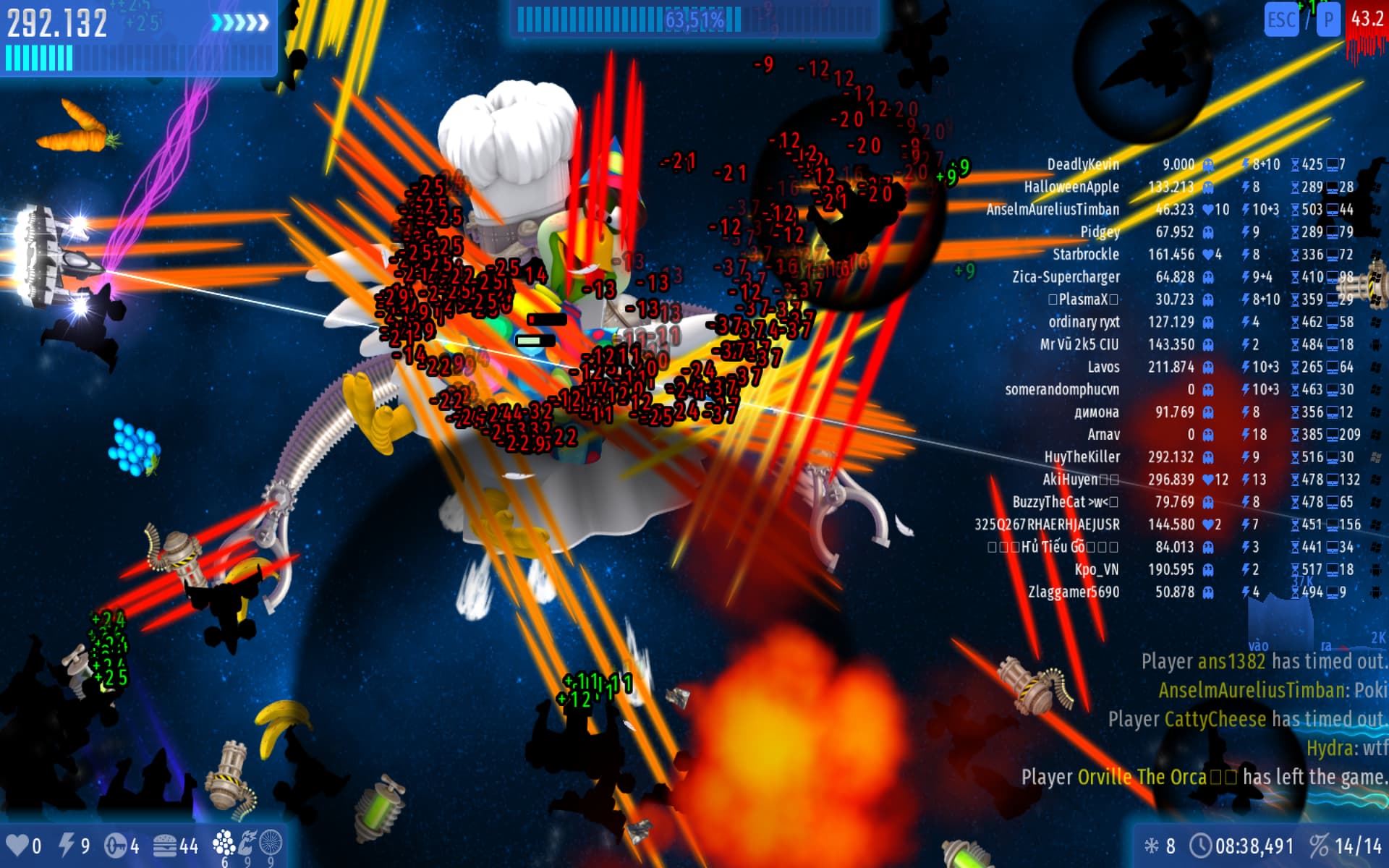Select the Zlaggamer5690 player row
Screen dimensions: 1389x868
1074,592
